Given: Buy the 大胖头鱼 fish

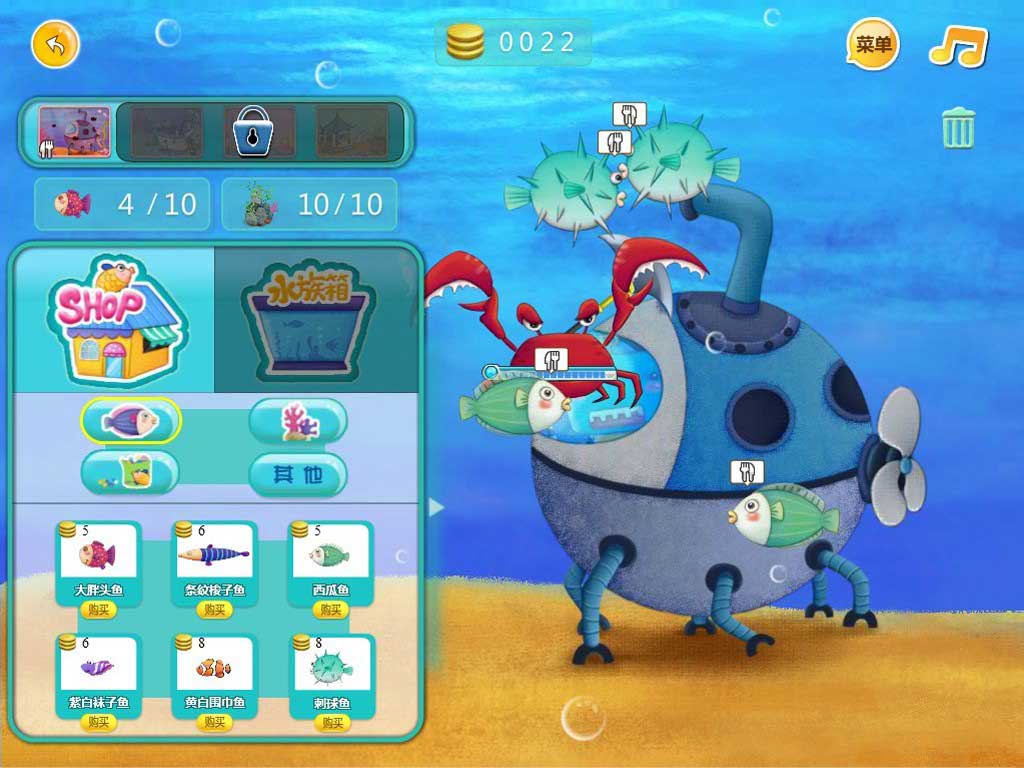Looking at the screenshot, I should 99,609.
